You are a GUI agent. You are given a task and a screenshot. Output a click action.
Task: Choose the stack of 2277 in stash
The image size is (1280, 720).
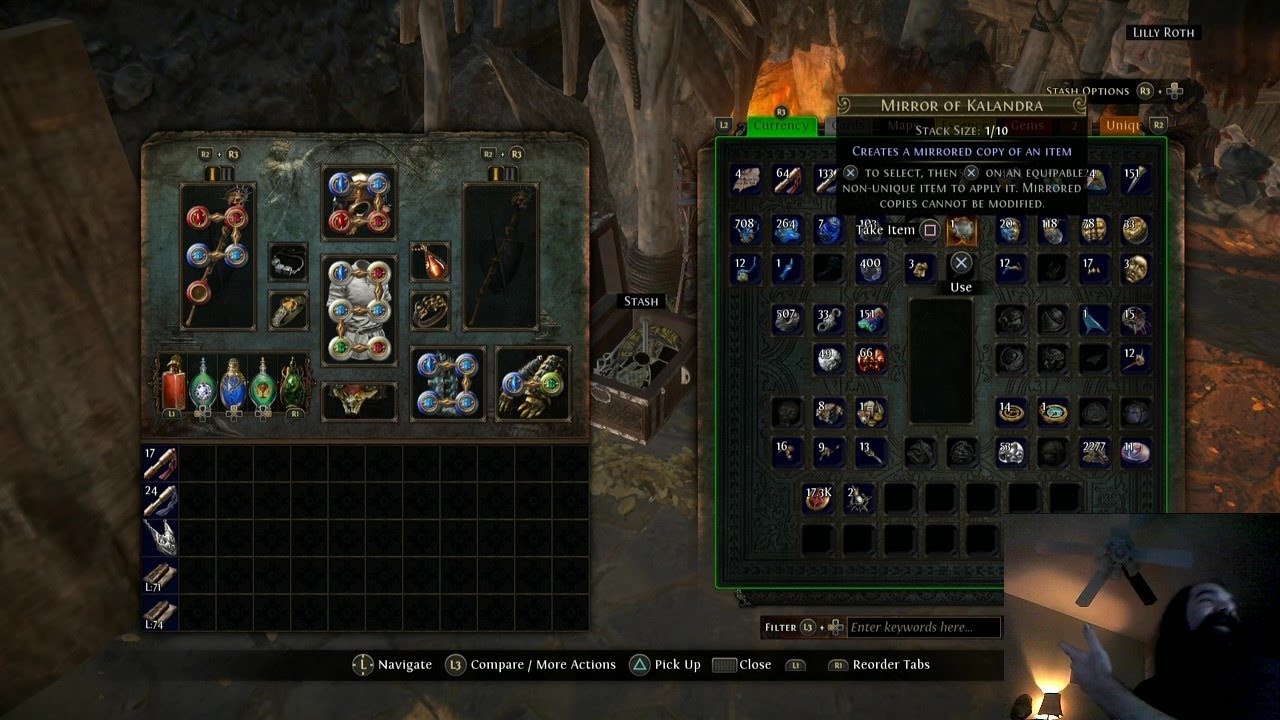(x=1094, y=453)
